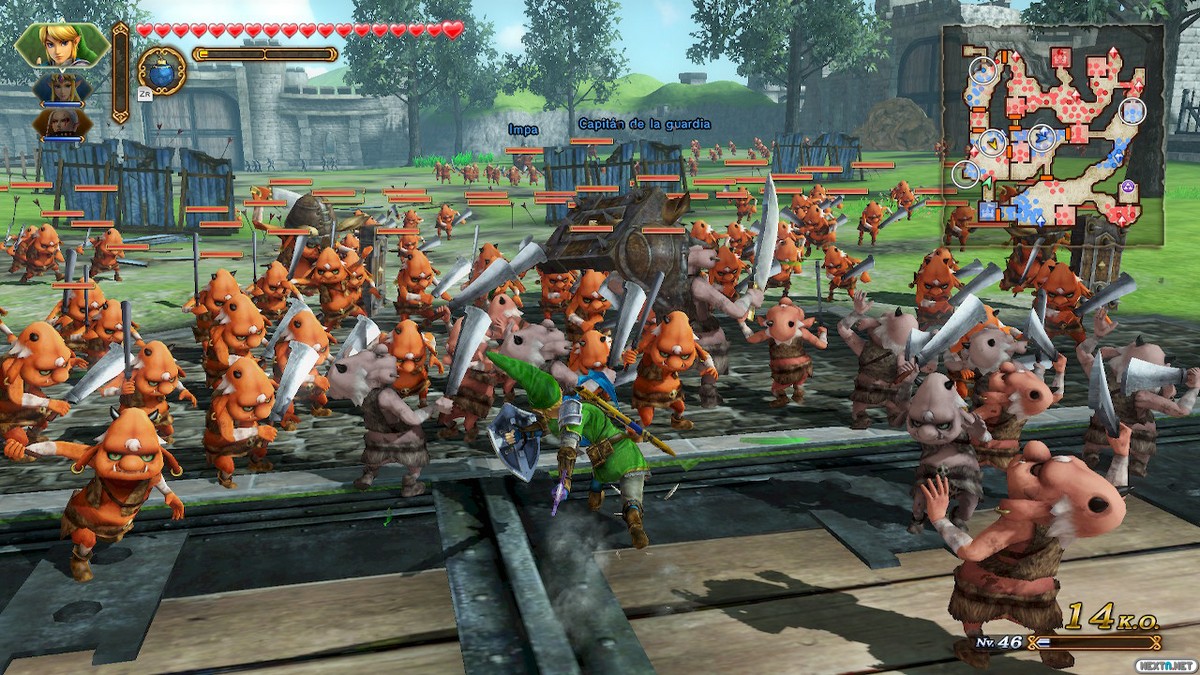Use the blue bomb item icon
Screen dimensions: 1200x675
(x=162, y=70)
